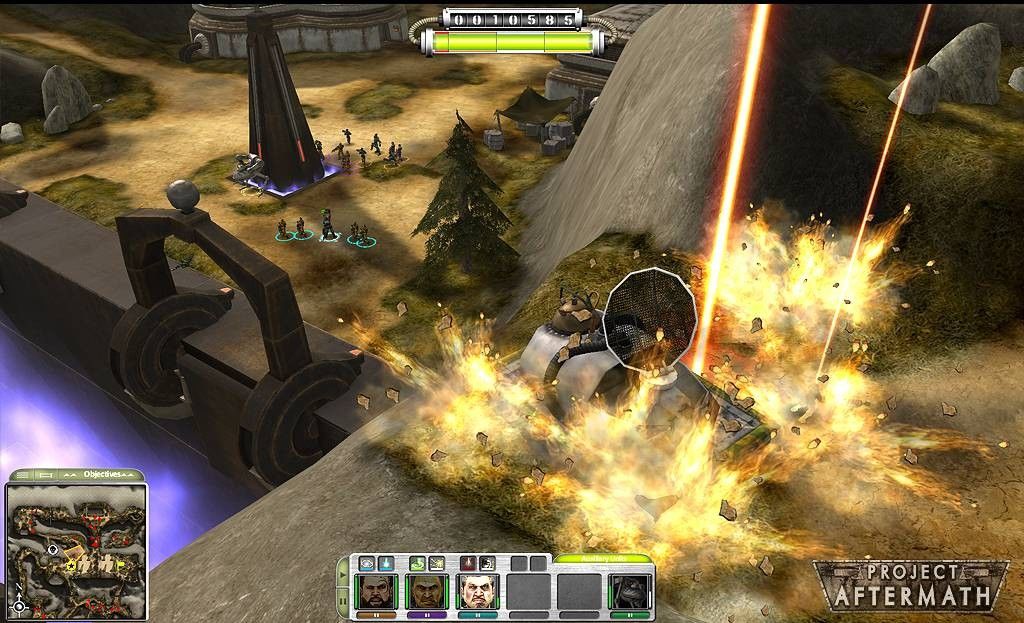Viewport: 1024px width, 623px height.
Task: Toggle the orange bar under the first hero
Action: click(x=378, y=614)
